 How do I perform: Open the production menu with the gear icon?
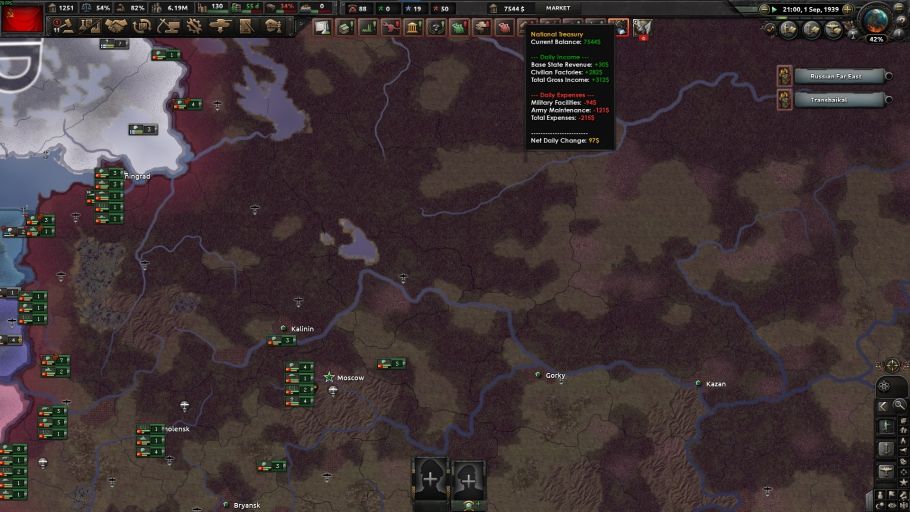(x=194, y=26)
